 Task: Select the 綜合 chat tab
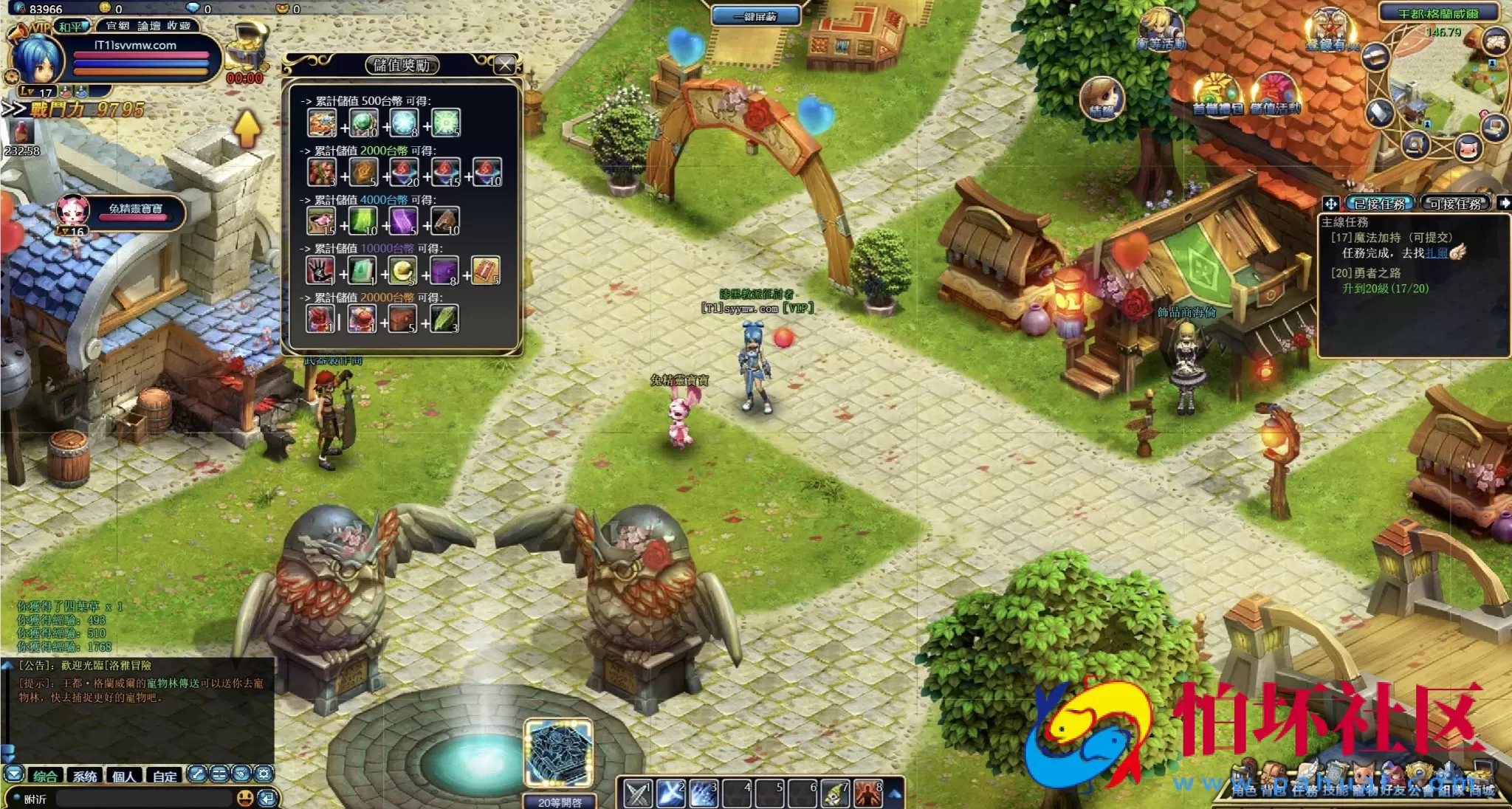(44, 776)
